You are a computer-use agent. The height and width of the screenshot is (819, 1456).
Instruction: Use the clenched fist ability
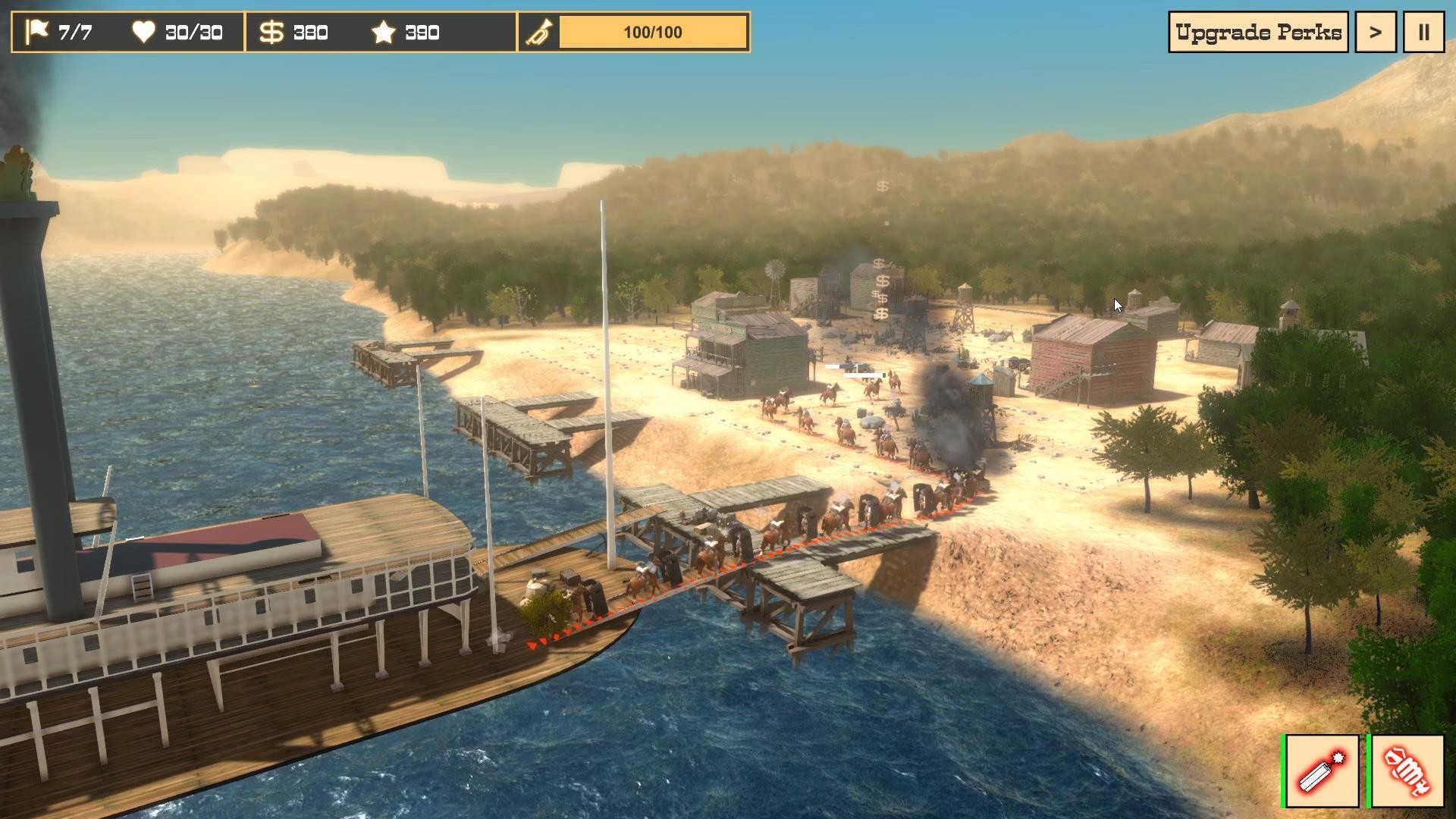pyautogui.click(x=1407, y=771)
